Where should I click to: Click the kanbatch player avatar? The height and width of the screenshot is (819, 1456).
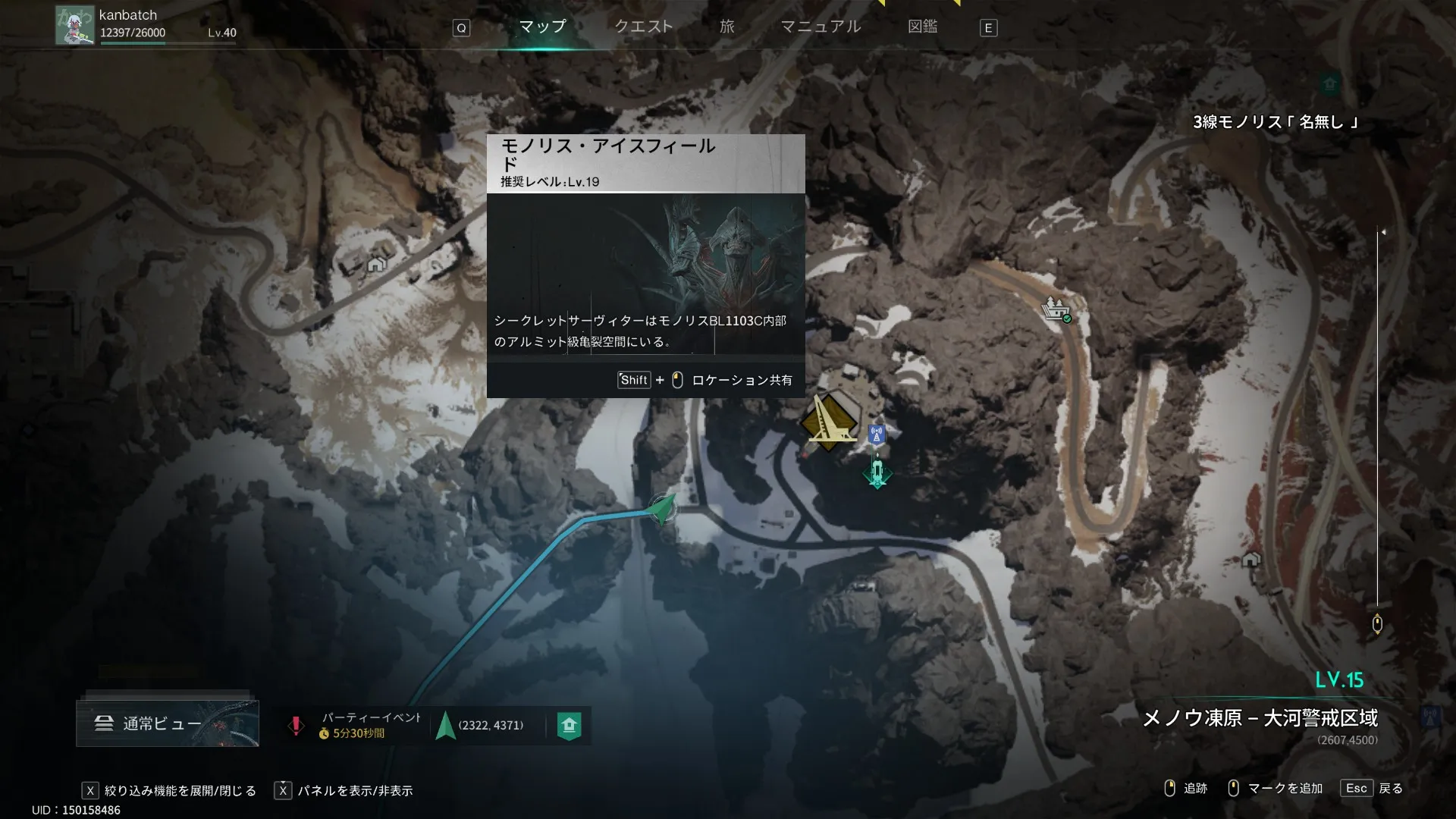(x=74, y=26)
